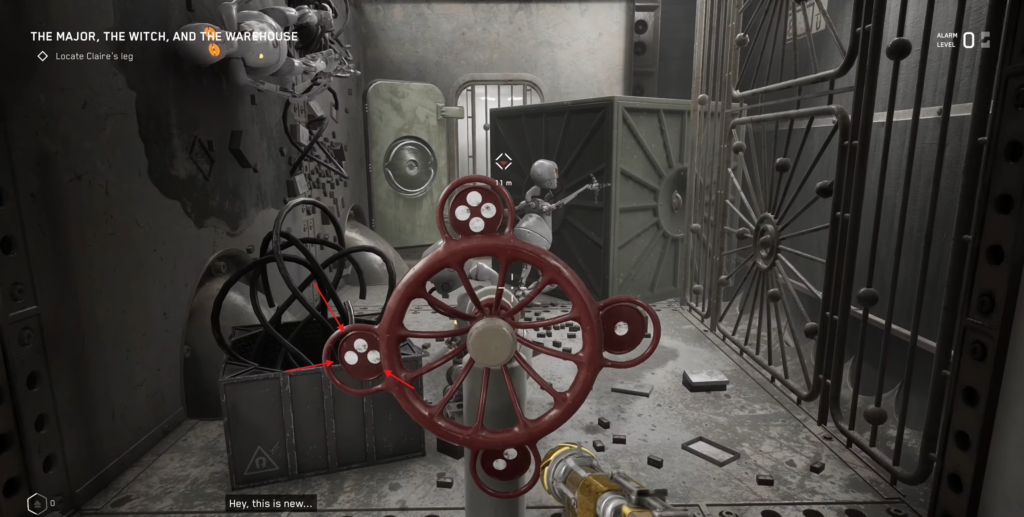Click the hexagon resource icon
The image size is (1024, 517).
coord(35,502)
